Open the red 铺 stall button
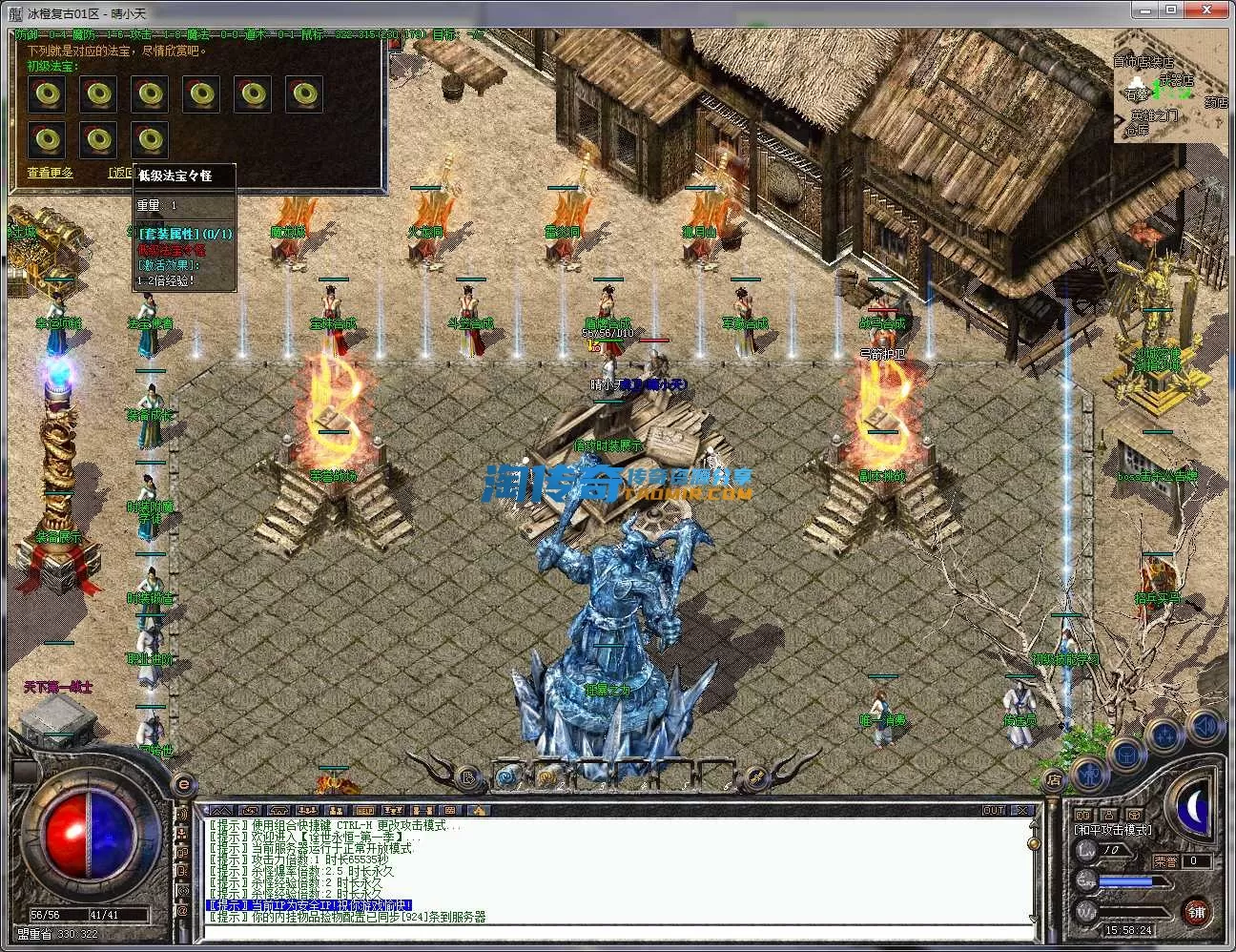The height and width of the screenshot is (952, 1236). click(x=1198, y=912)
